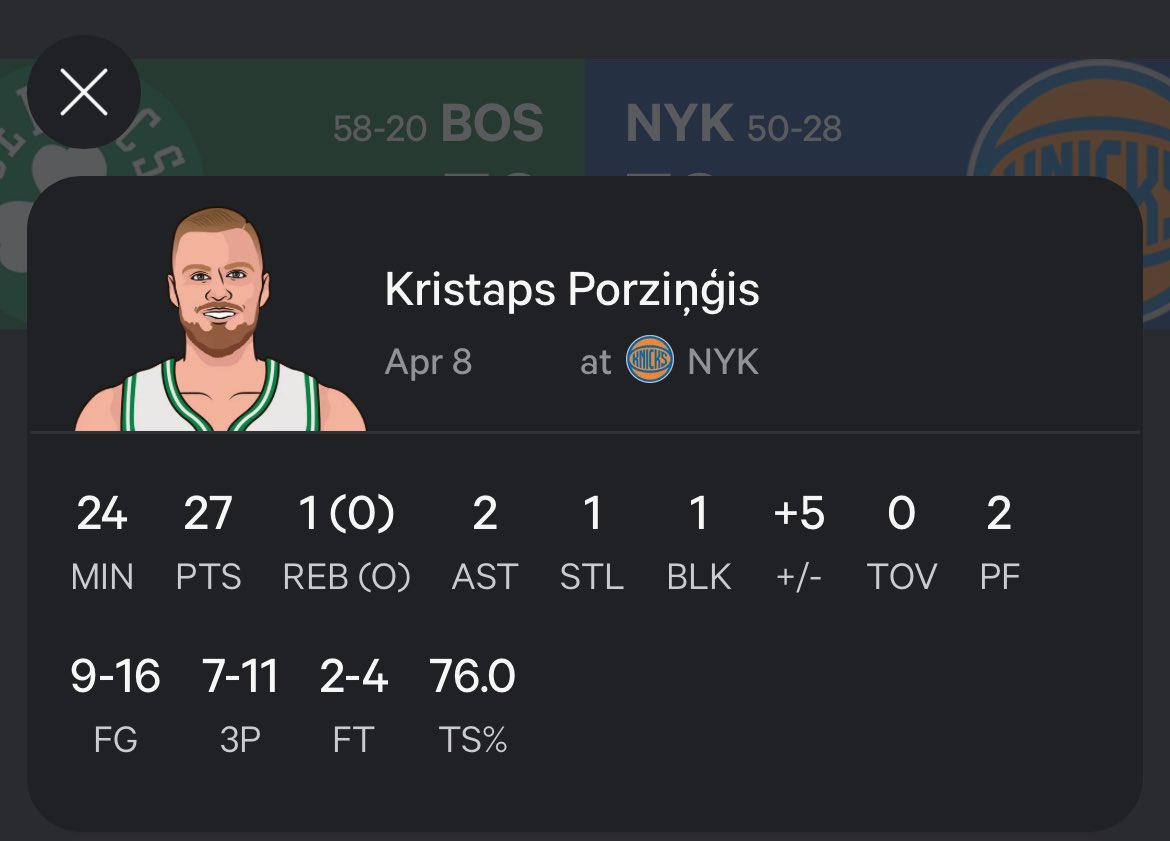Open Kristaps Porziņģis player name link
This screenshot has width=1170, height=841.
click(x=571, y=290)
